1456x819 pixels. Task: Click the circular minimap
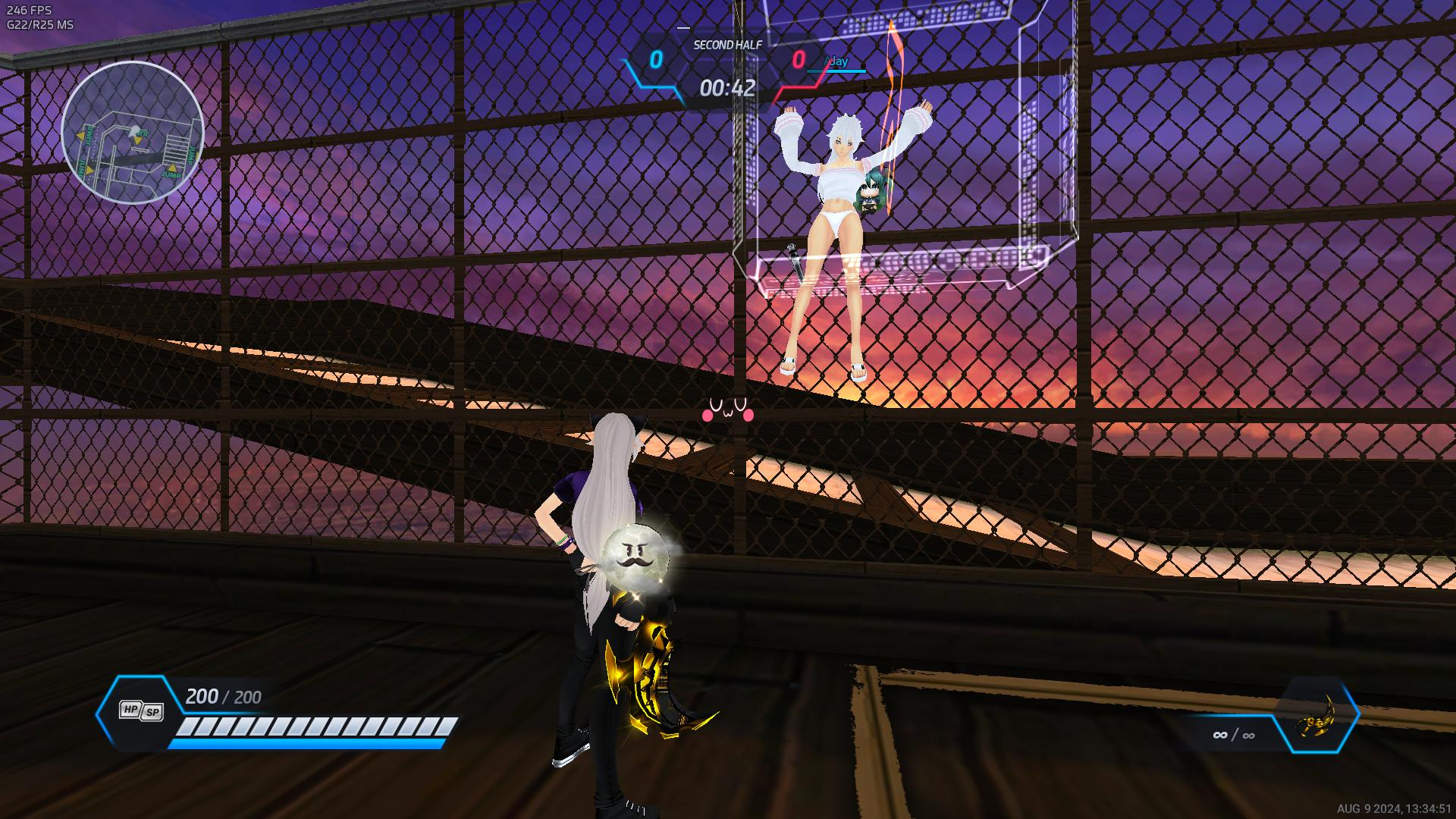click(132, 132)
